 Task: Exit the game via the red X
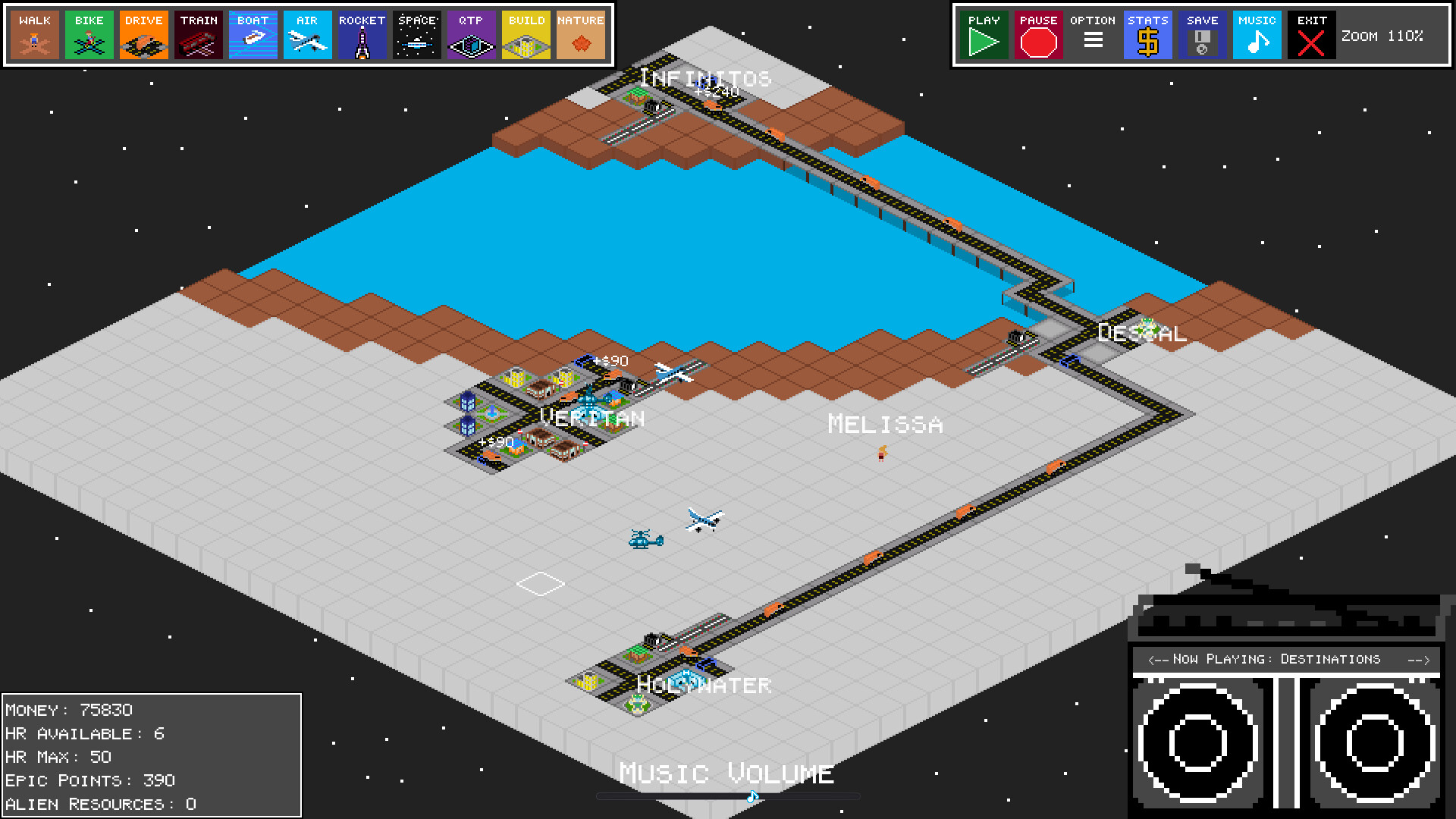tap(1311, 34)
